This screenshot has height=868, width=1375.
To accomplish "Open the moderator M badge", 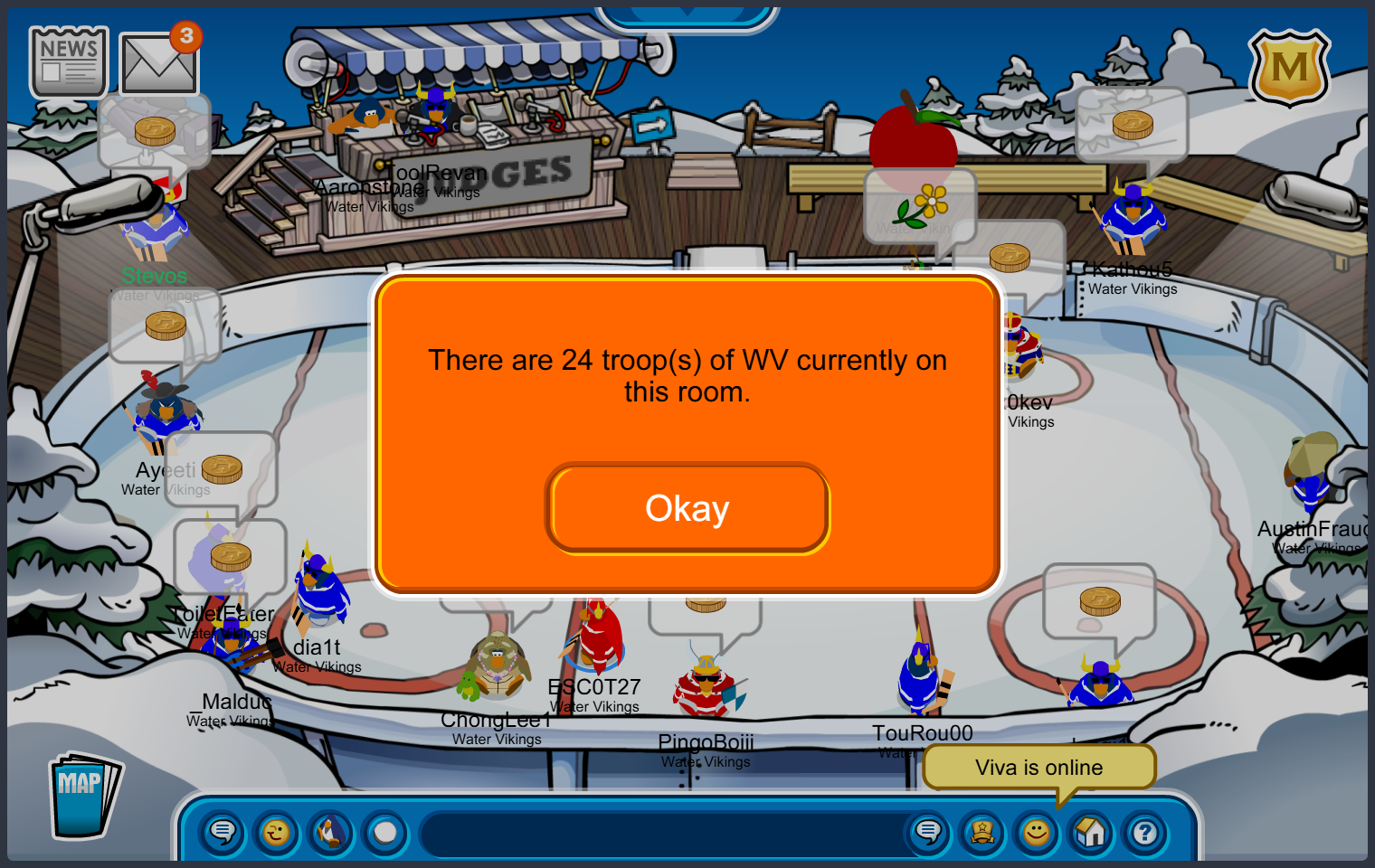I will point(1289,68).
